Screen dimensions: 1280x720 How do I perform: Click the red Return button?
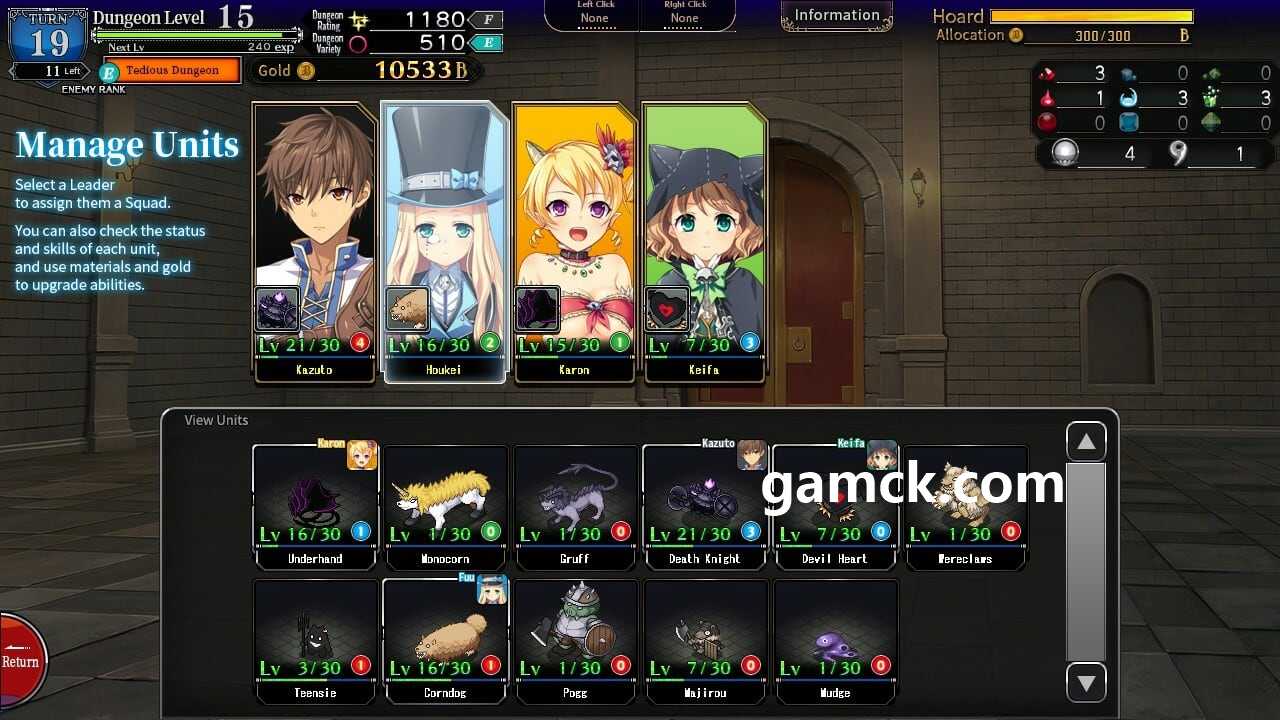(20, 660)
